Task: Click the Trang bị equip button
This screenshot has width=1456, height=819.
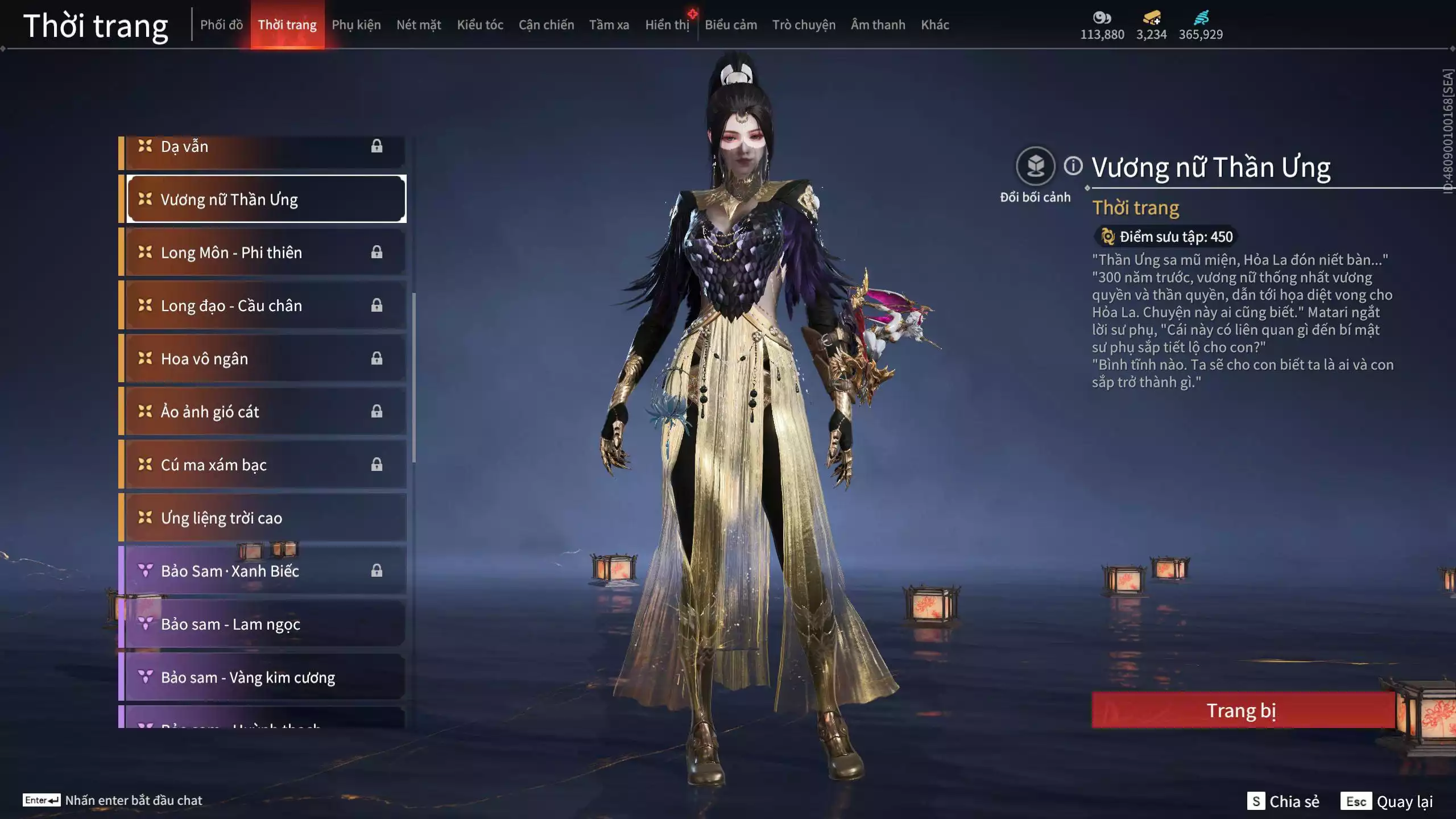Action: (x=1242, y=710)
